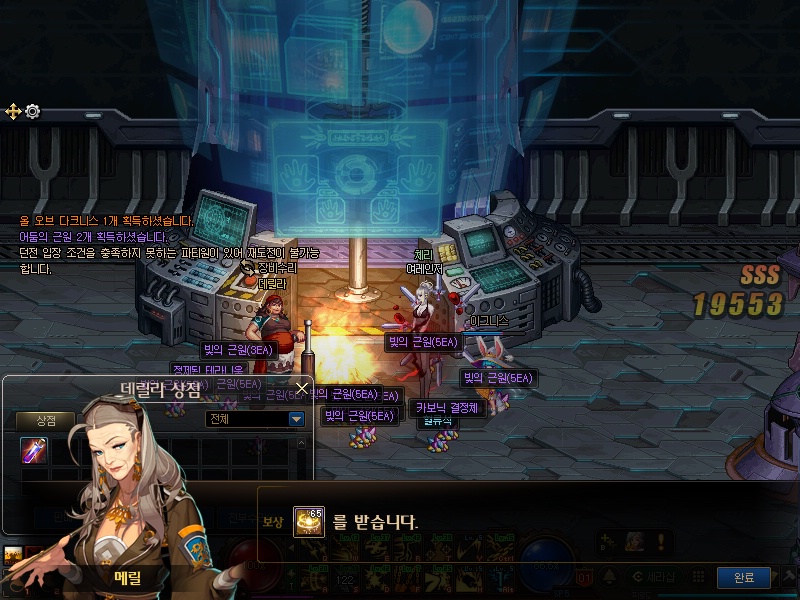Open the character portrait icon
This screenshot has height=600, width=800.
pyautogui.click(x=633, y=542)
